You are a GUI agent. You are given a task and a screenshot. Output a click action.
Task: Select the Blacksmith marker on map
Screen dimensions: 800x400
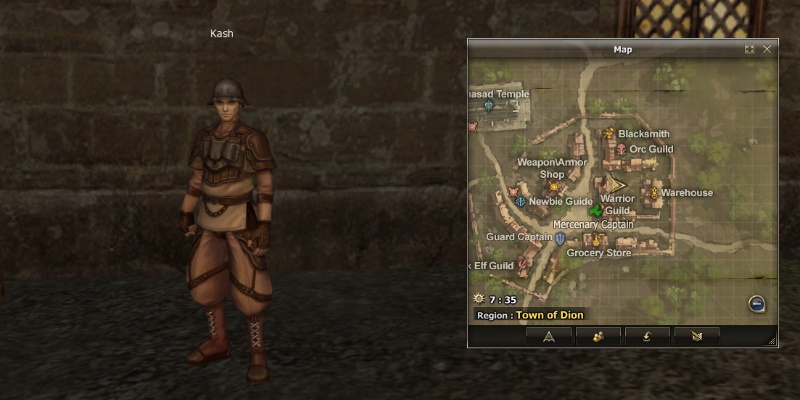coord(608,133)
